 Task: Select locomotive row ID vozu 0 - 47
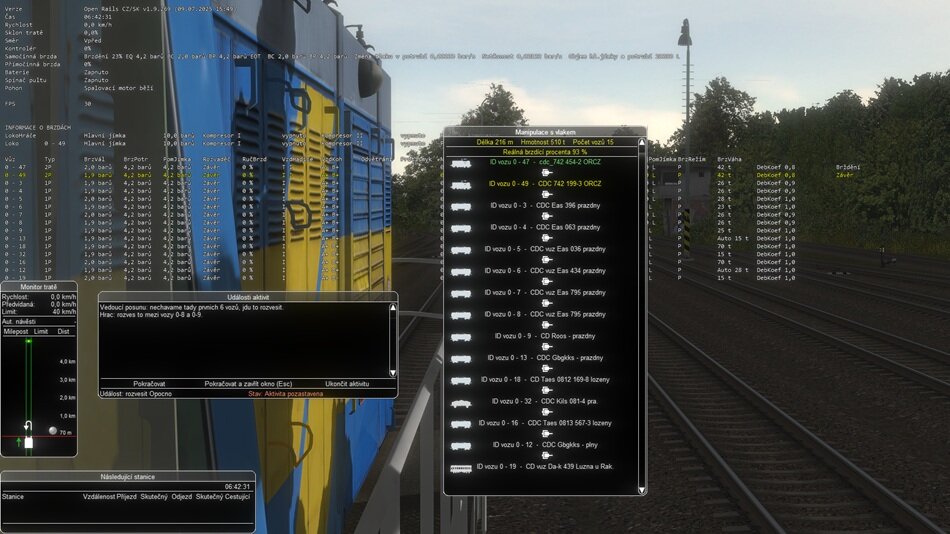(x=545, y=162)
